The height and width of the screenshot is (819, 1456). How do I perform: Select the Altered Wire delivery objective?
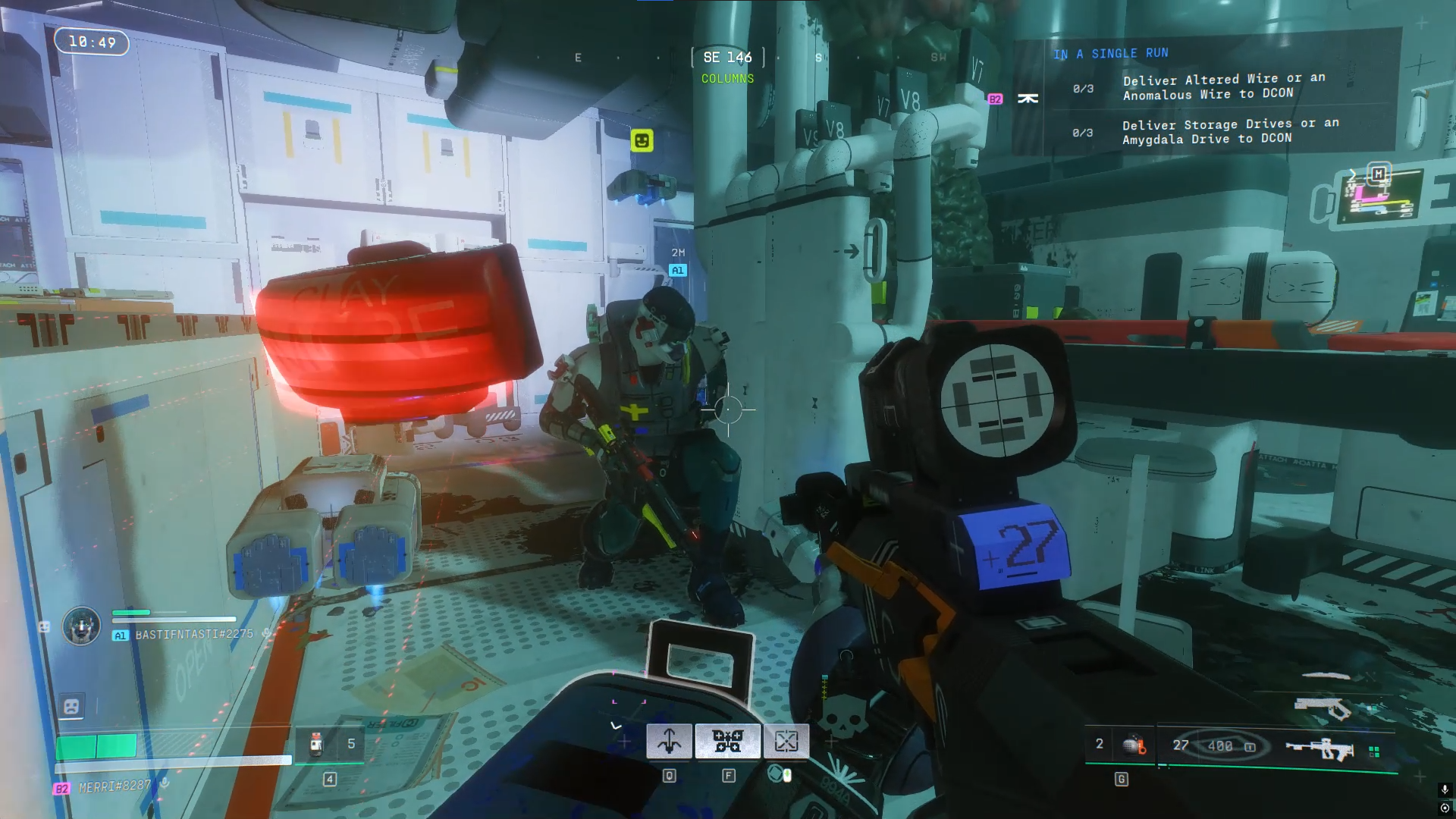point(1223,86)
